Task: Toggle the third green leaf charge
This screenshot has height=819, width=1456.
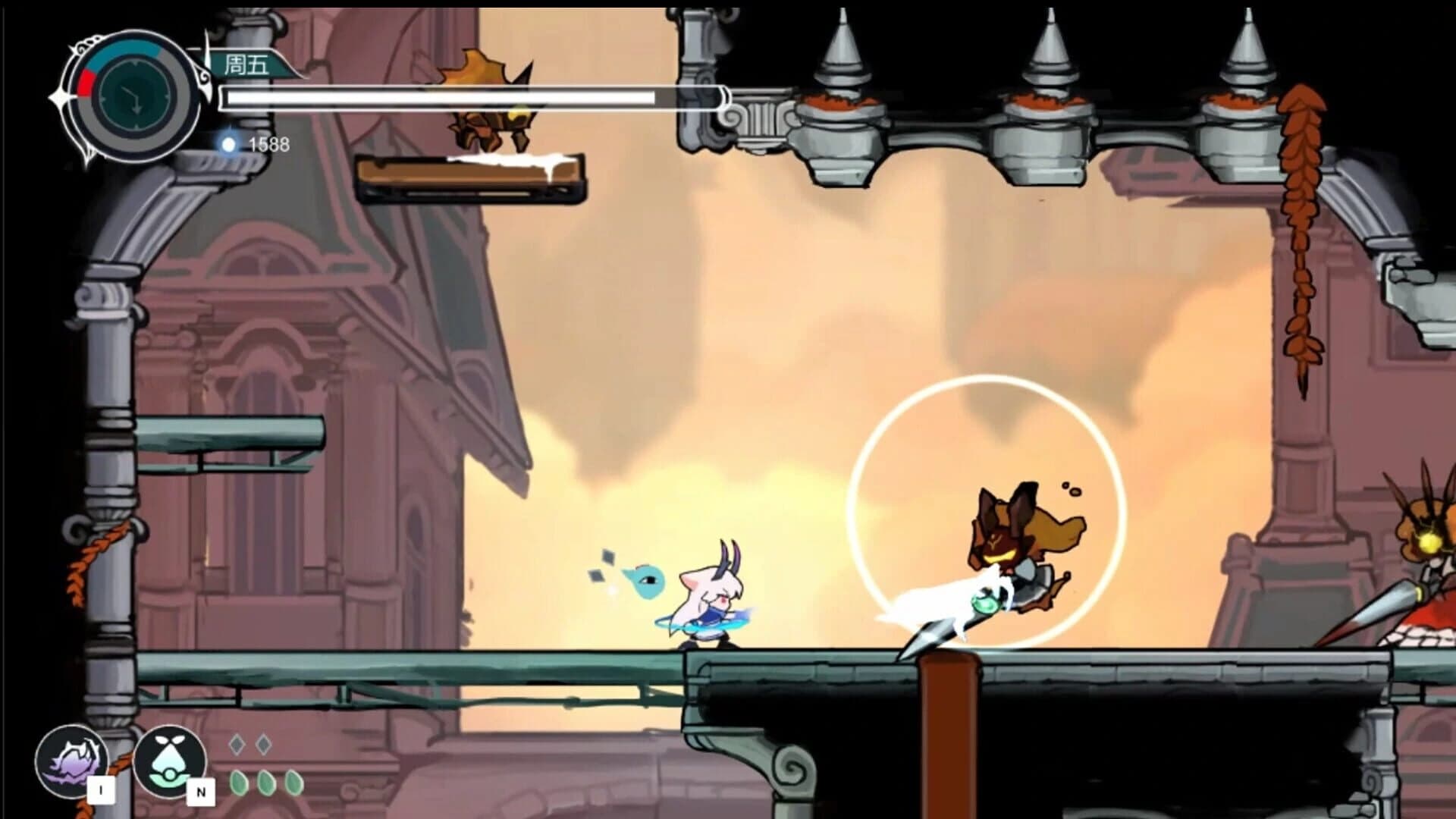Action: 293,782
